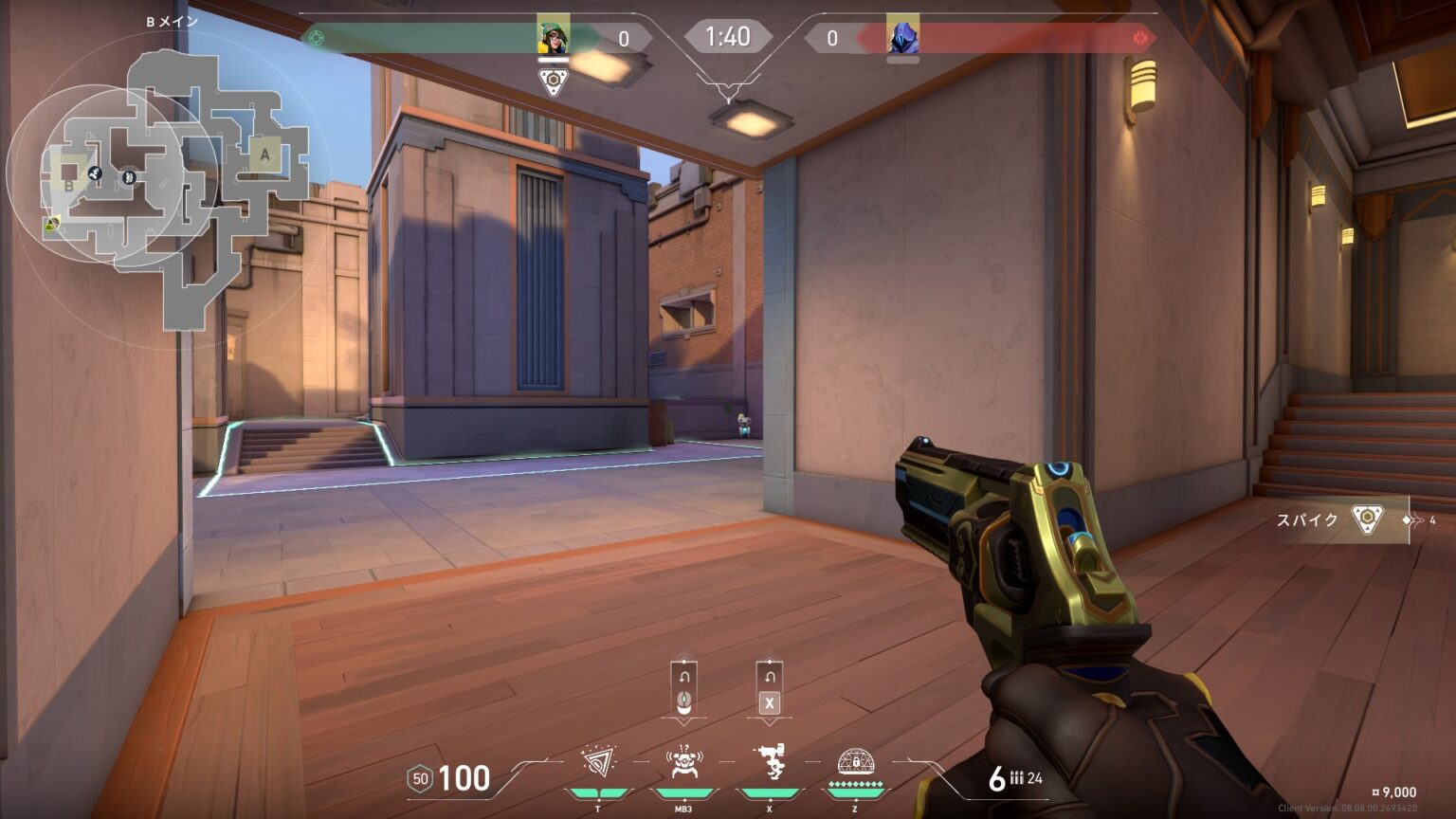The height and width of the screenshot is (819, 1456).
Task: Click the green attacker team emblem
Action: coord(317,38)
